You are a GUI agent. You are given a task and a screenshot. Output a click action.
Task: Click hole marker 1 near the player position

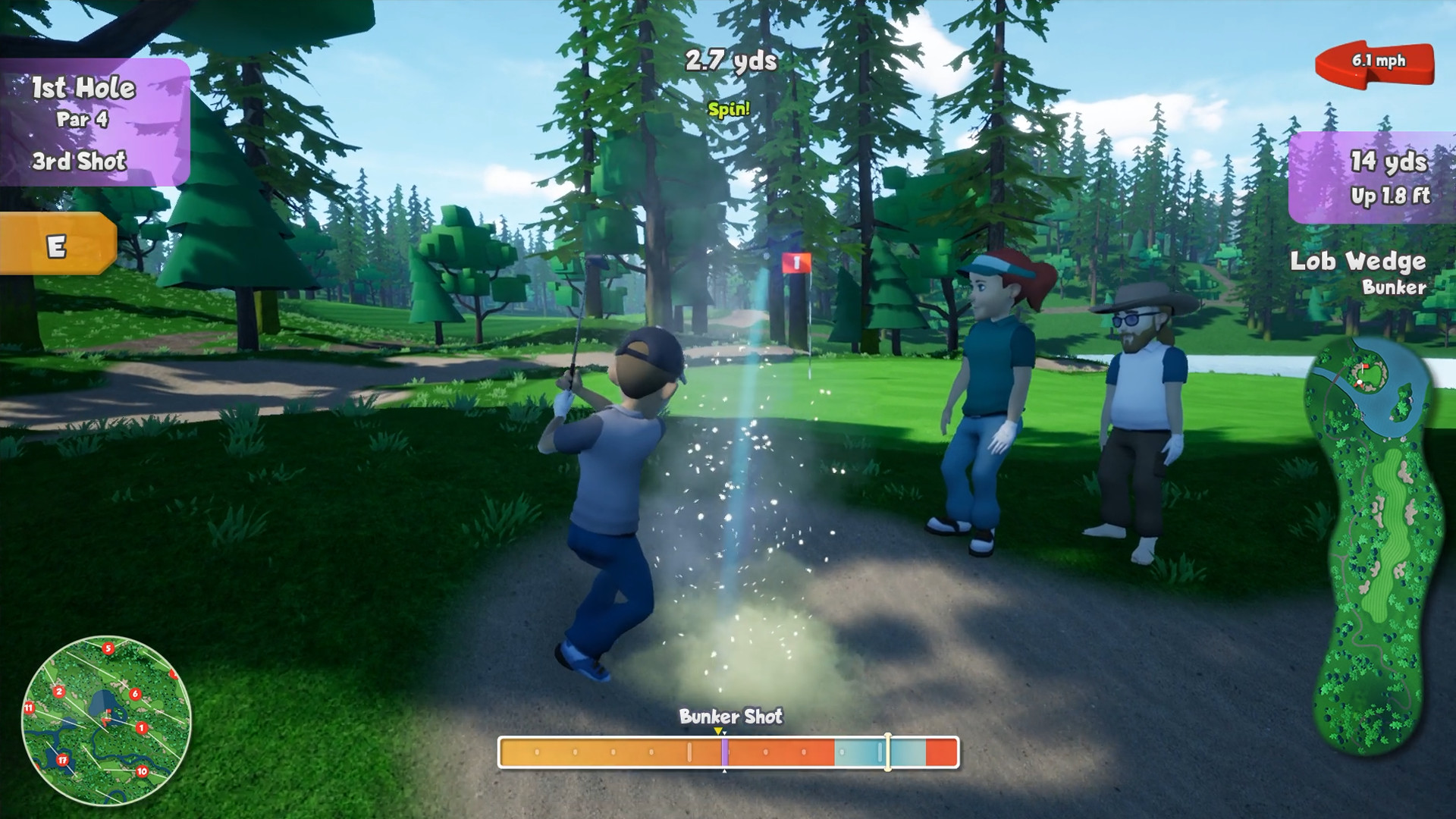tap(140, 728)
